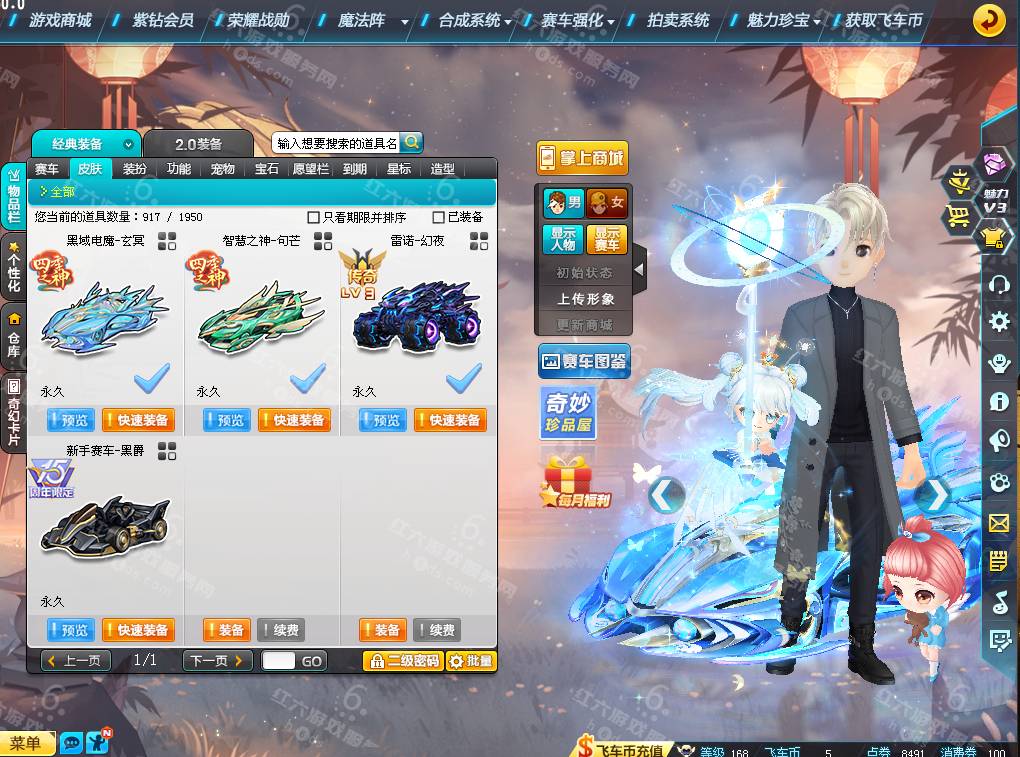Open the 拍卖系统 auction menu
This screenshot has height=757, width=1020.
click(x=677, y=20)
